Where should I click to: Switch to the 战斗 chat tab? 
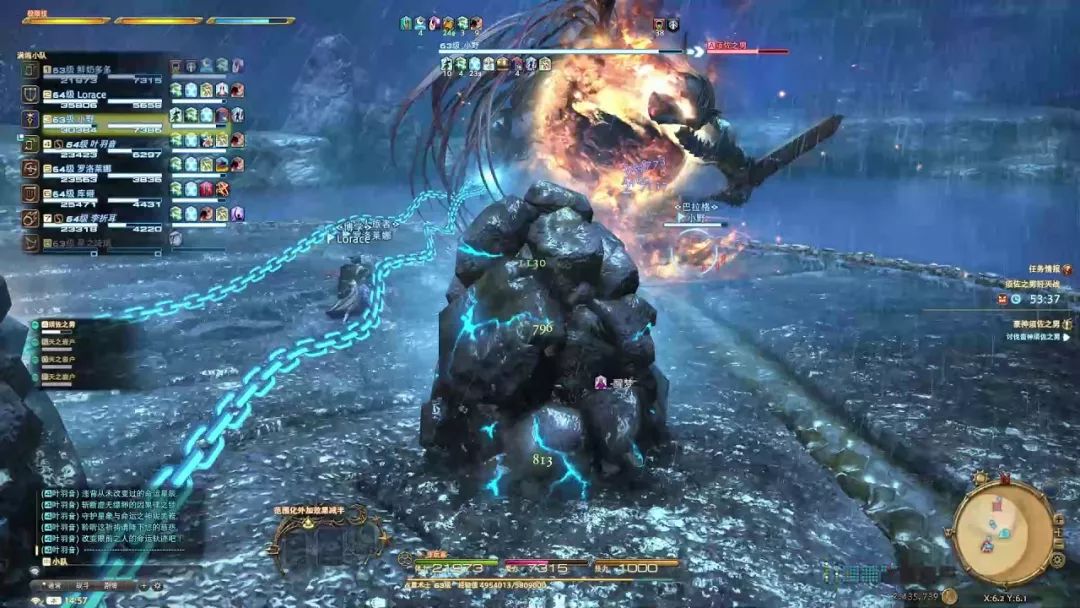(82, 585)
